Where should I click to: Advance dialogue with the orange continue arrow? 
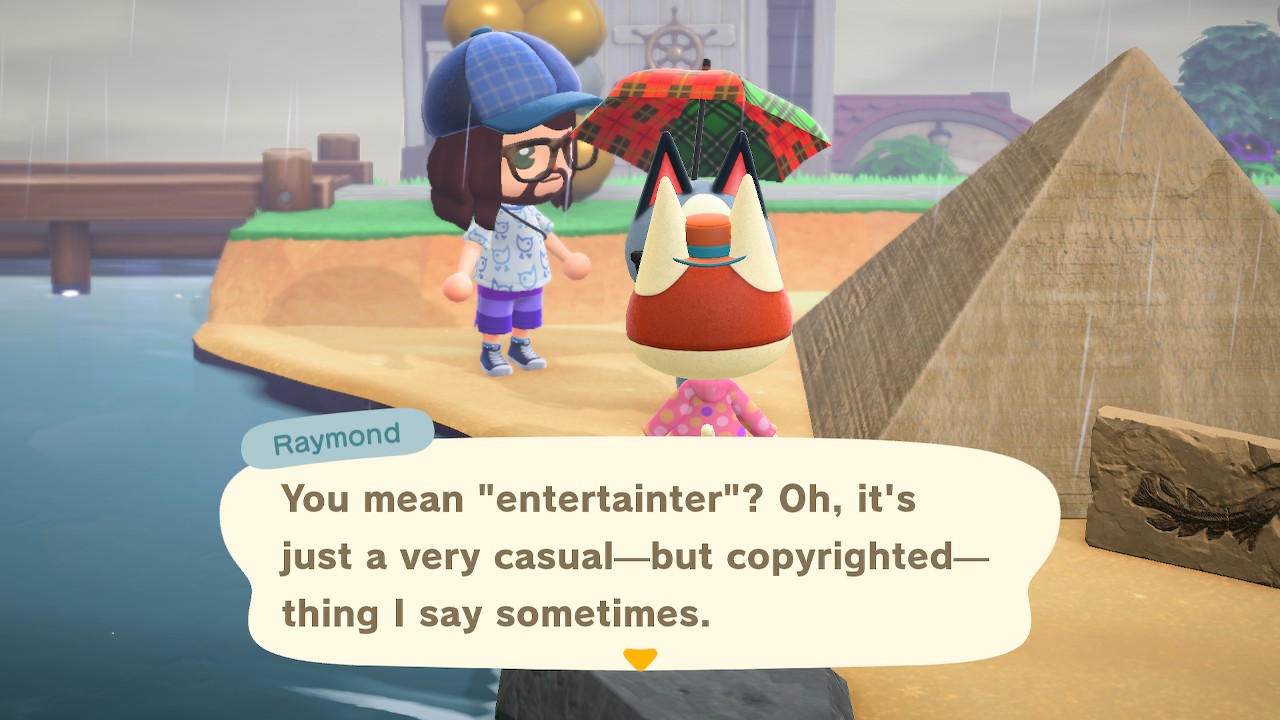pyautogui.click(x=639, y=659)
